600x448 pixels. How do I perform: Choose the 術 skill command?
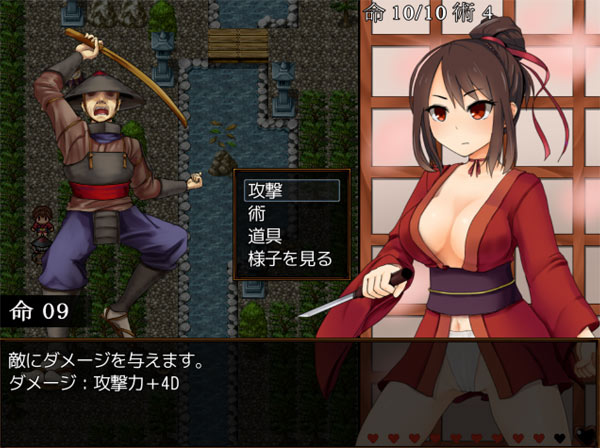(255, 213)
